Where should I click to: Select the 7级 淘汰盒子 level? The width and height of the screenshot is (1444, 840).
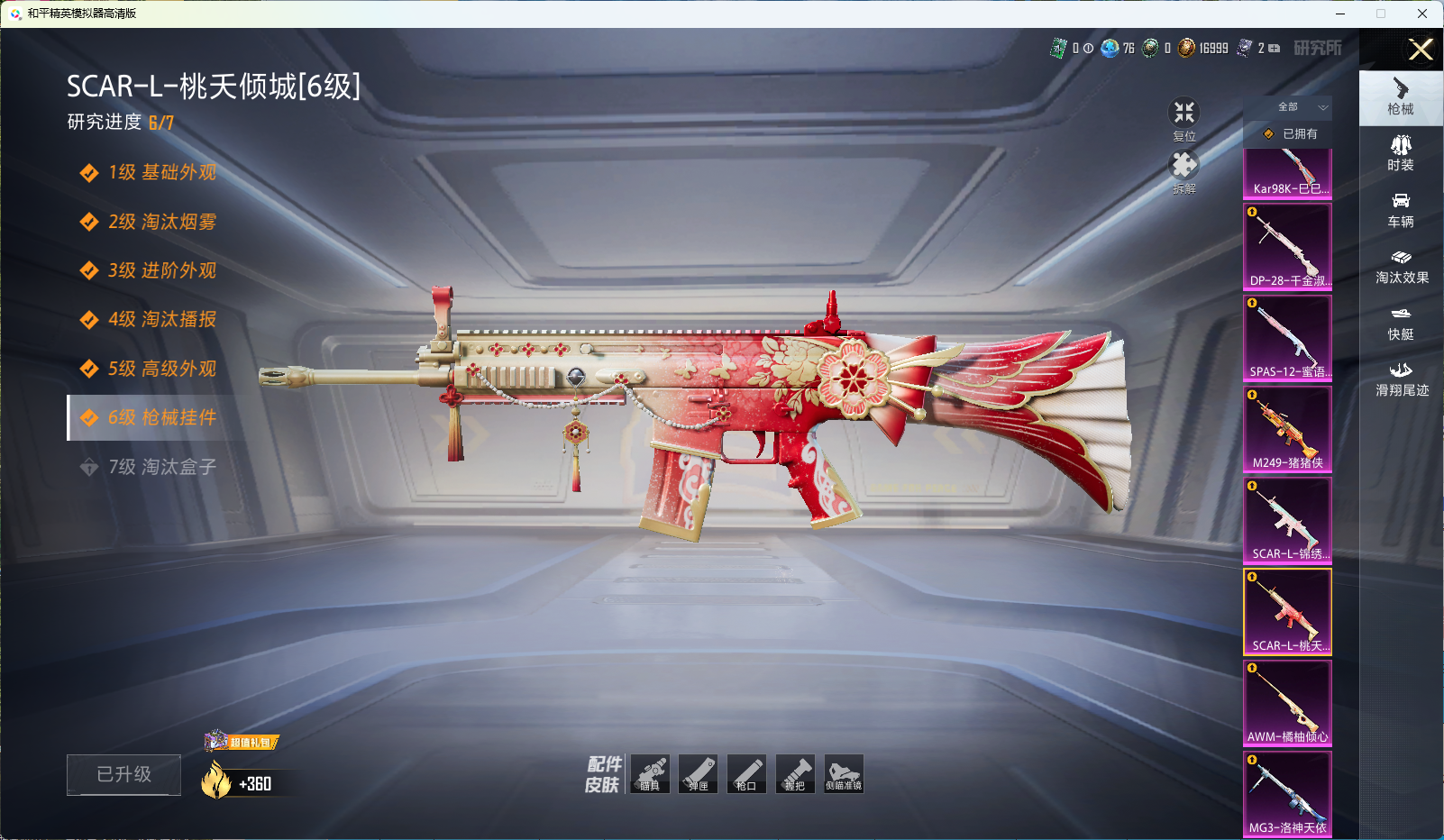162,467
